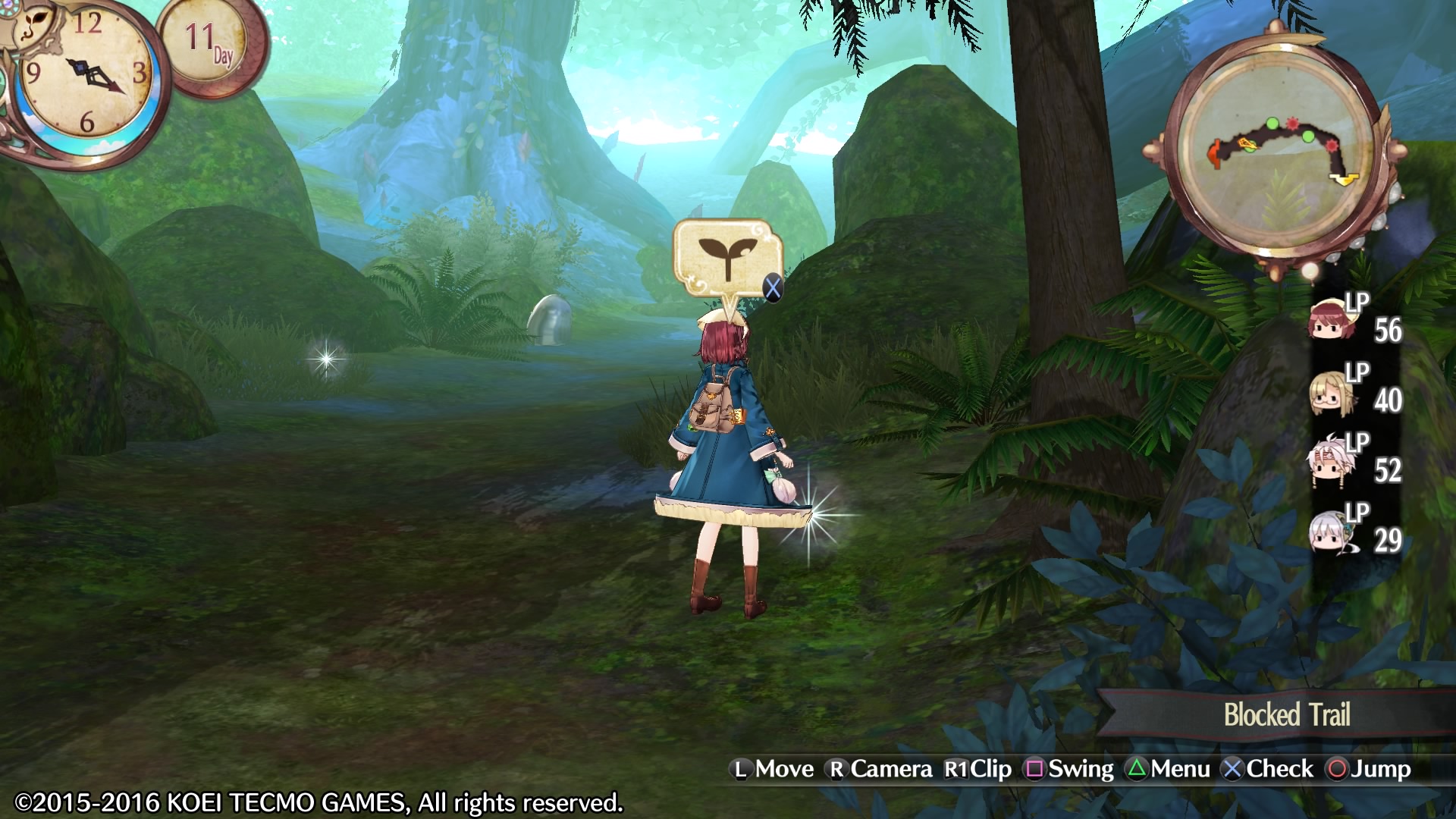Click the gathering sprout prompt bubble
The width and height of the screenshot is (1456, 819).
(x=726, y=258)
